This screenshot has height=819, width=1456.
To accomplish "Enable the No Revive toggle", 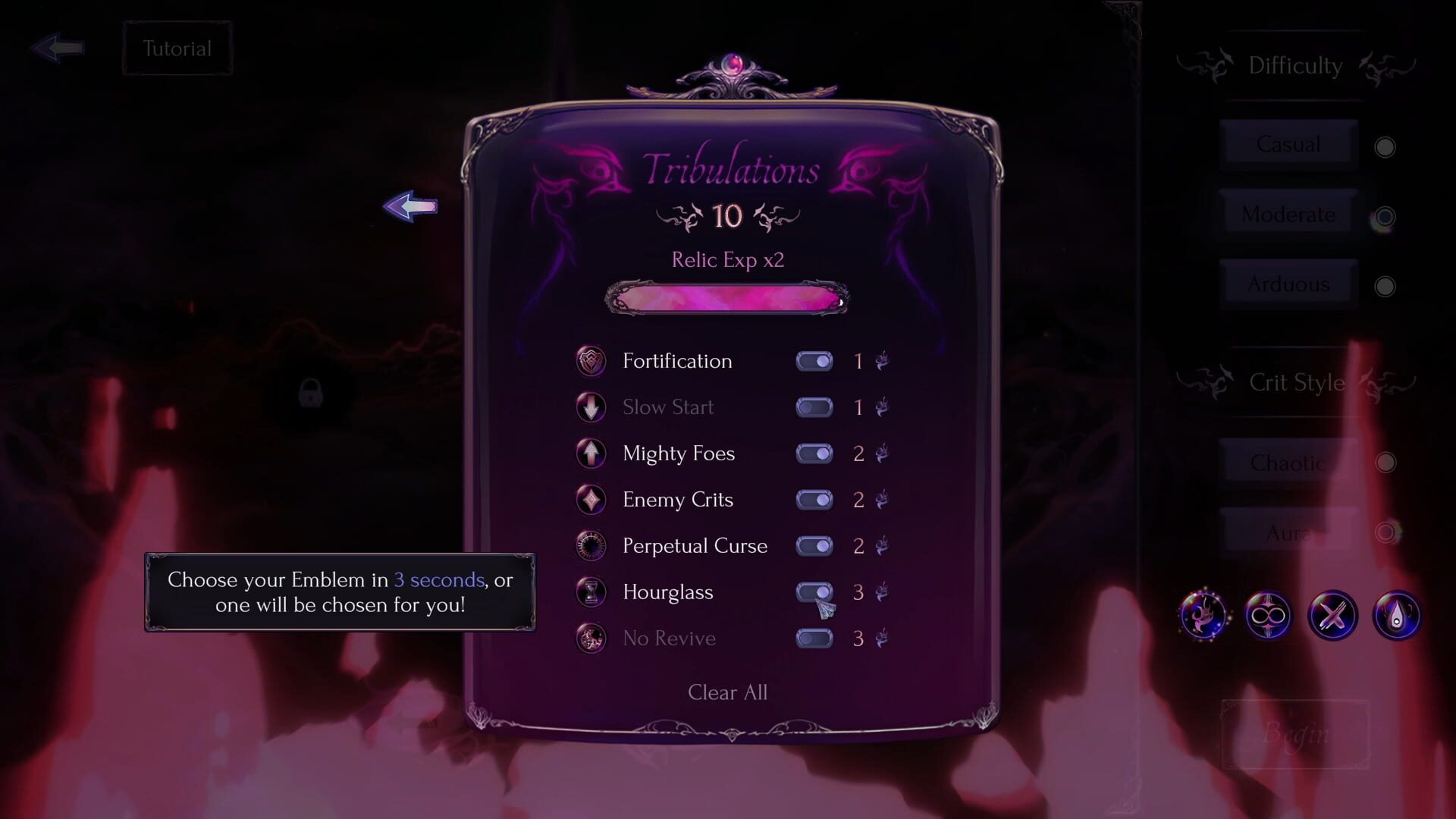I will (814, 639).
